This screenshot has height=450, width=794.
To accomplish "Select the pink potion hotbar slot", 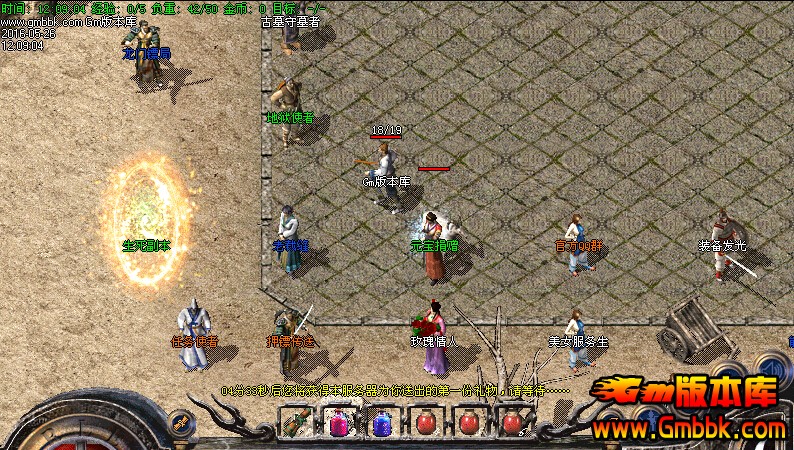I will 337,423.
